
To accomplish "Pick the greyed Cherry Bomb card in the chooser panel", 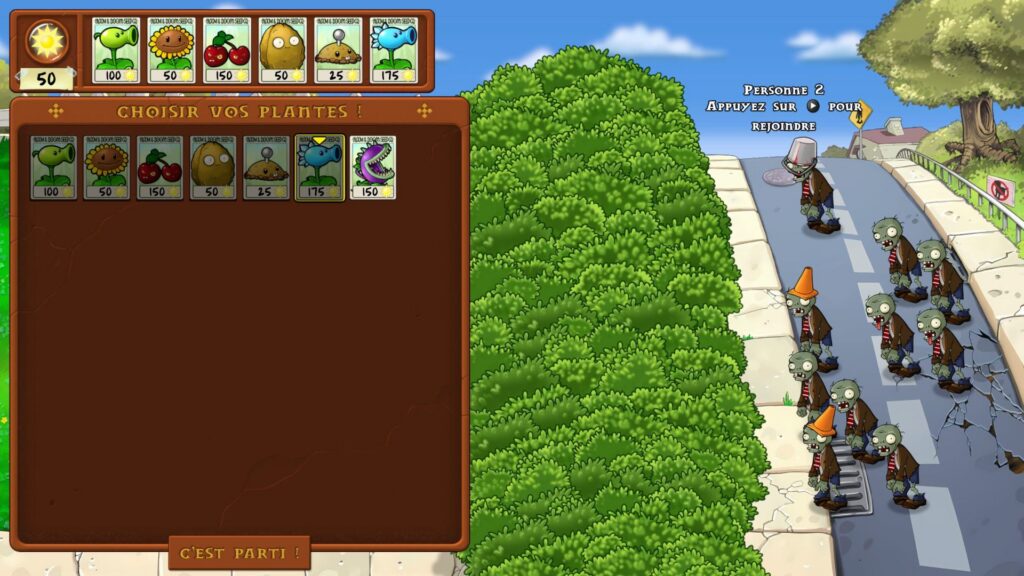I will pos(160,168).
